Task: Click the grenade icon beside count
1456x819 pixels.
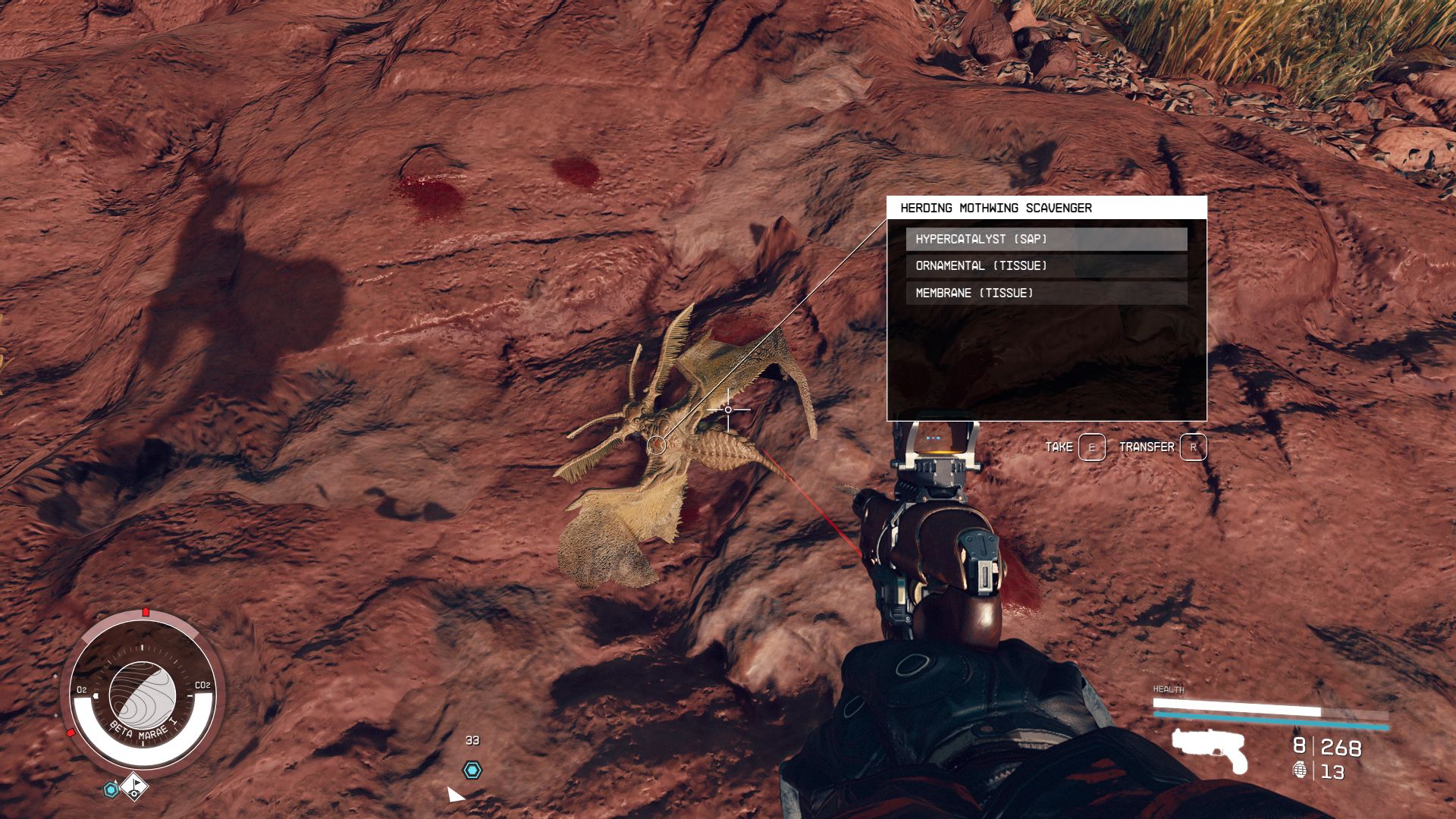Action: click(1300, 770)
